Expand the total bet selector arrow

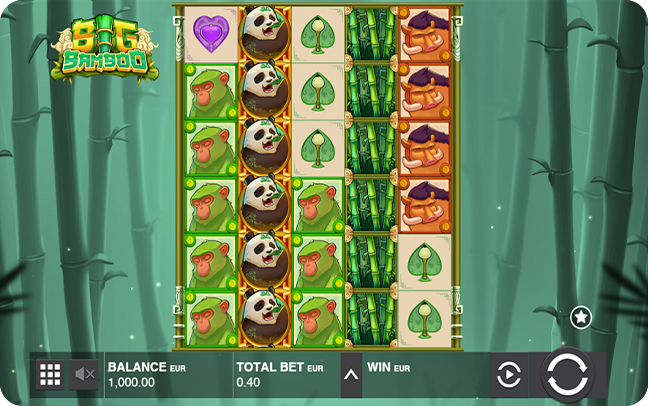click(351, 375)
